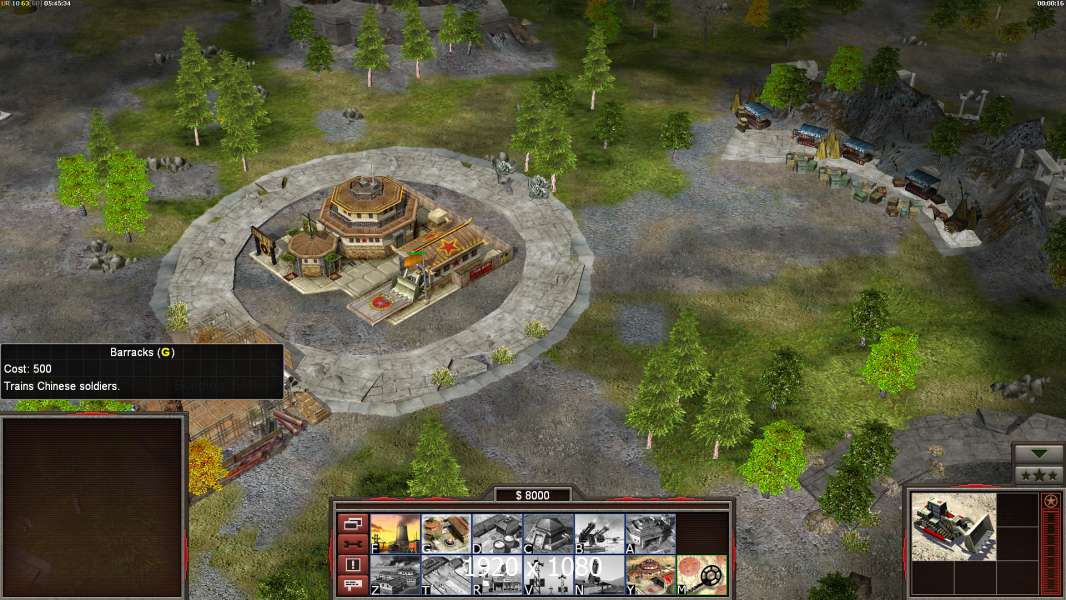Select the Command Center build icon

[x=650, y=575]
